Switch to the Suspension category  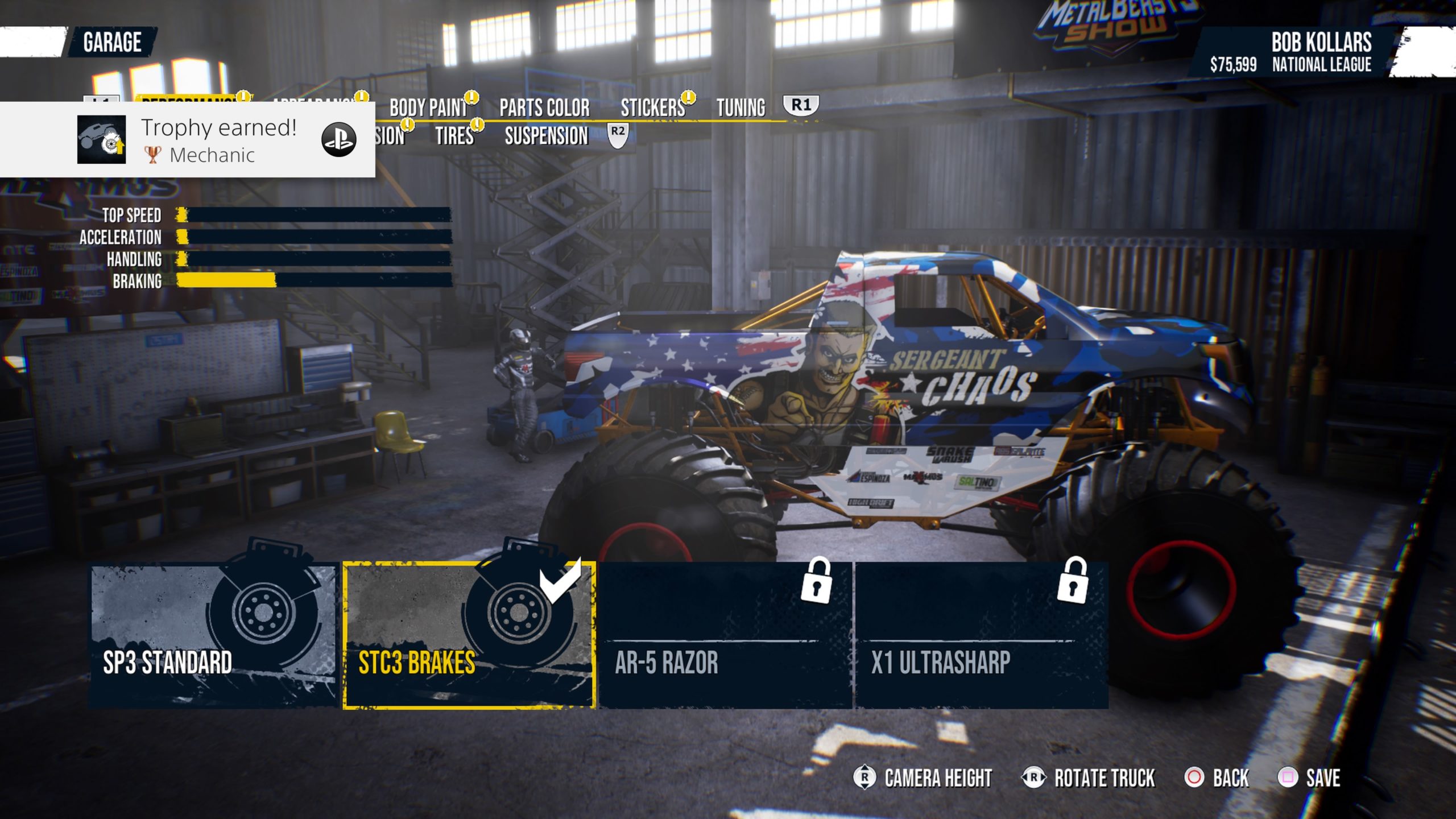coord(546,136)
